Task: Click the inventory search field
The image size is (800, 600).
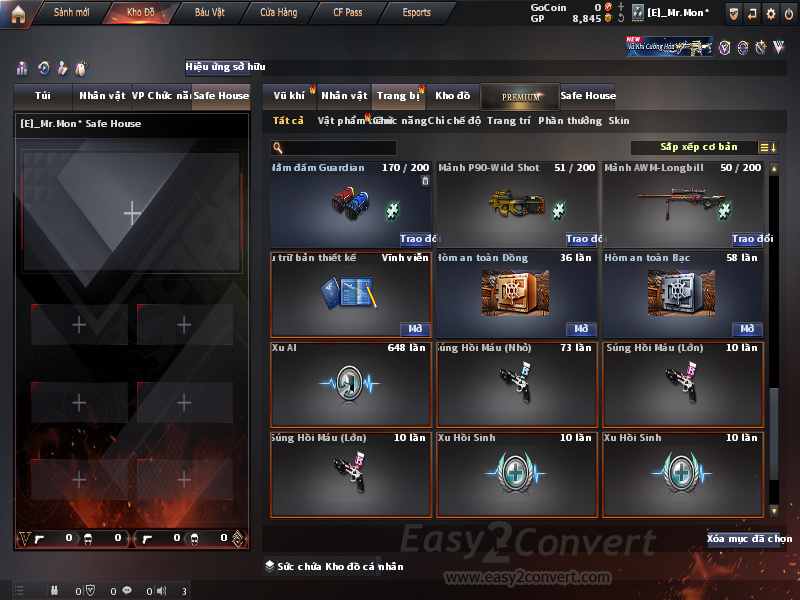Action: click(x=334, y=148)
